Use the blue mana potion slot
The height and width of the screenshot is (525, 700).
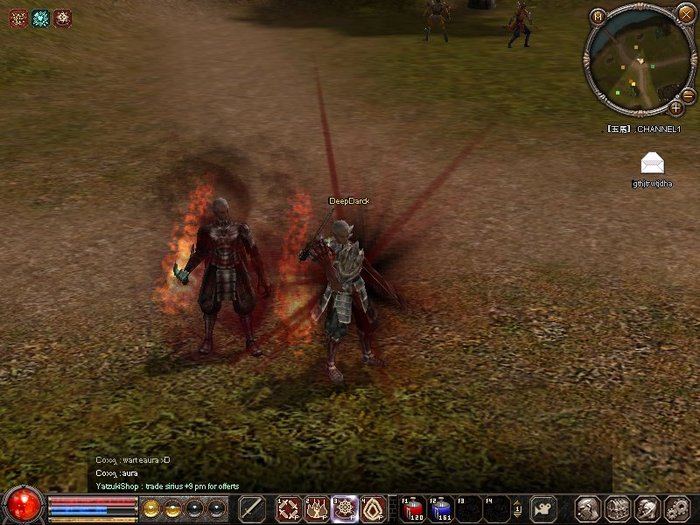pyautogui.click(x=440, y=507)
